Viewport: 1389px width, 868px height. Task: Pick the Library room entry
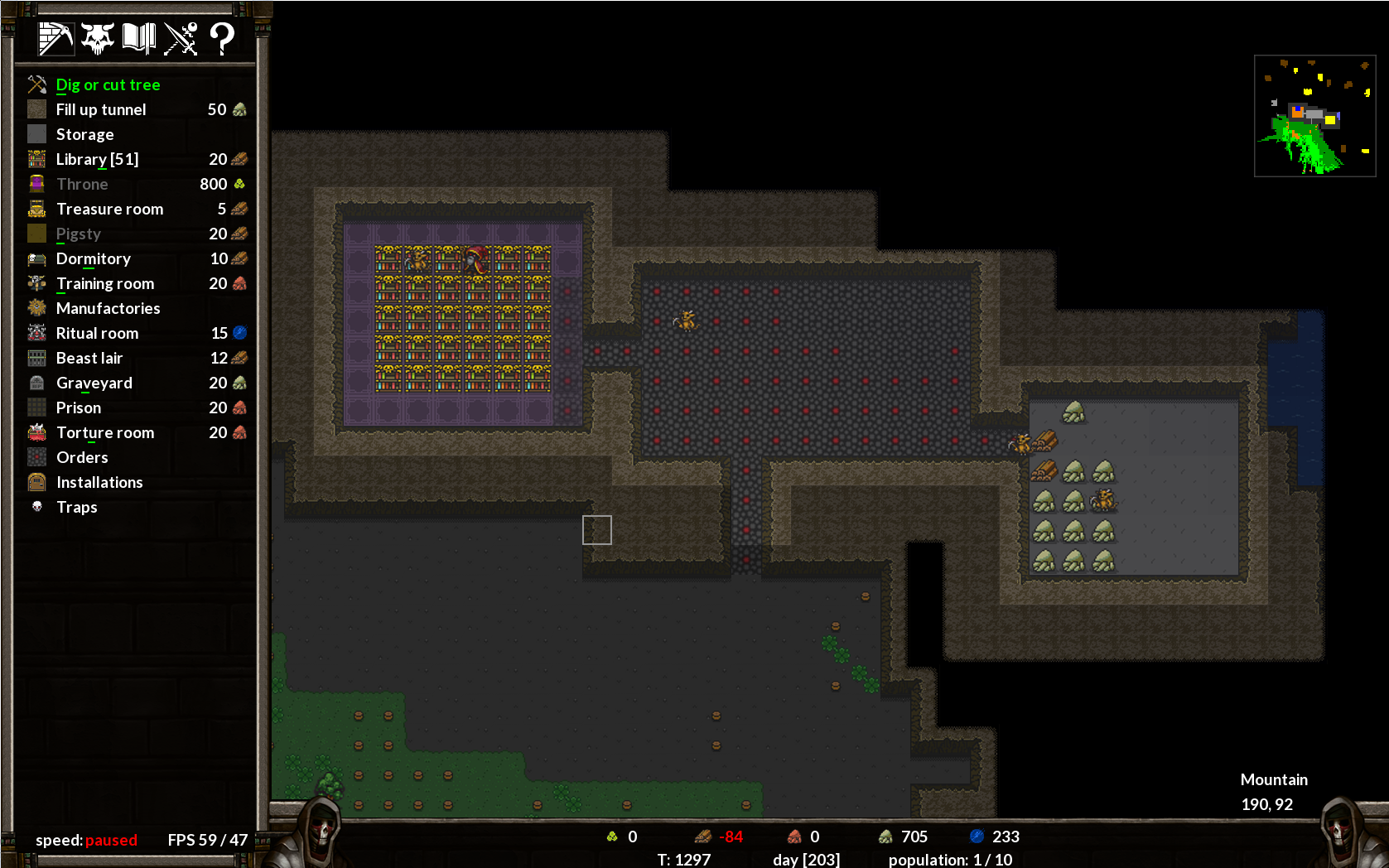97,159
